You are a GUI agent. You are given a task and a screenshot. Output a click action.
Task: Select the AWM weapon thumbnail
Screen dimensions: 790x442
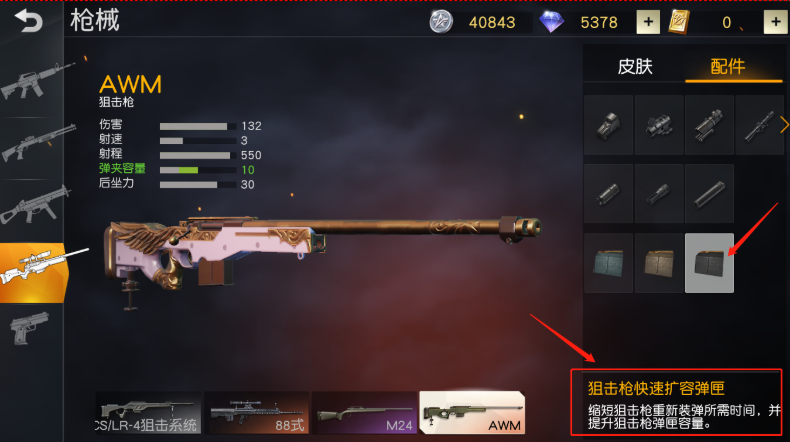[471, 412]
